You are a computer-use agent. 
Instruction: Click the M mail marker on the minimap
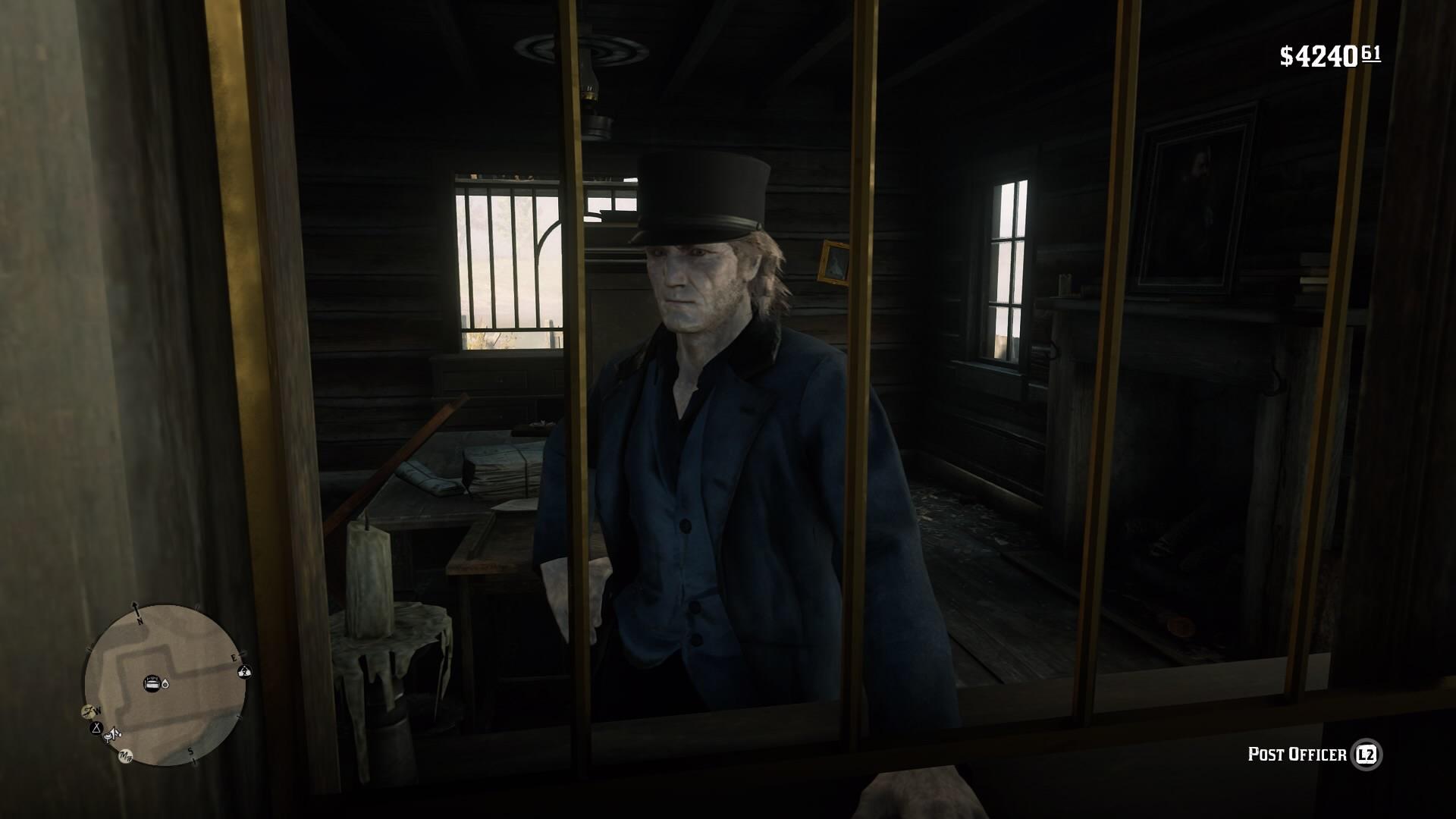[x=124, y=756]
